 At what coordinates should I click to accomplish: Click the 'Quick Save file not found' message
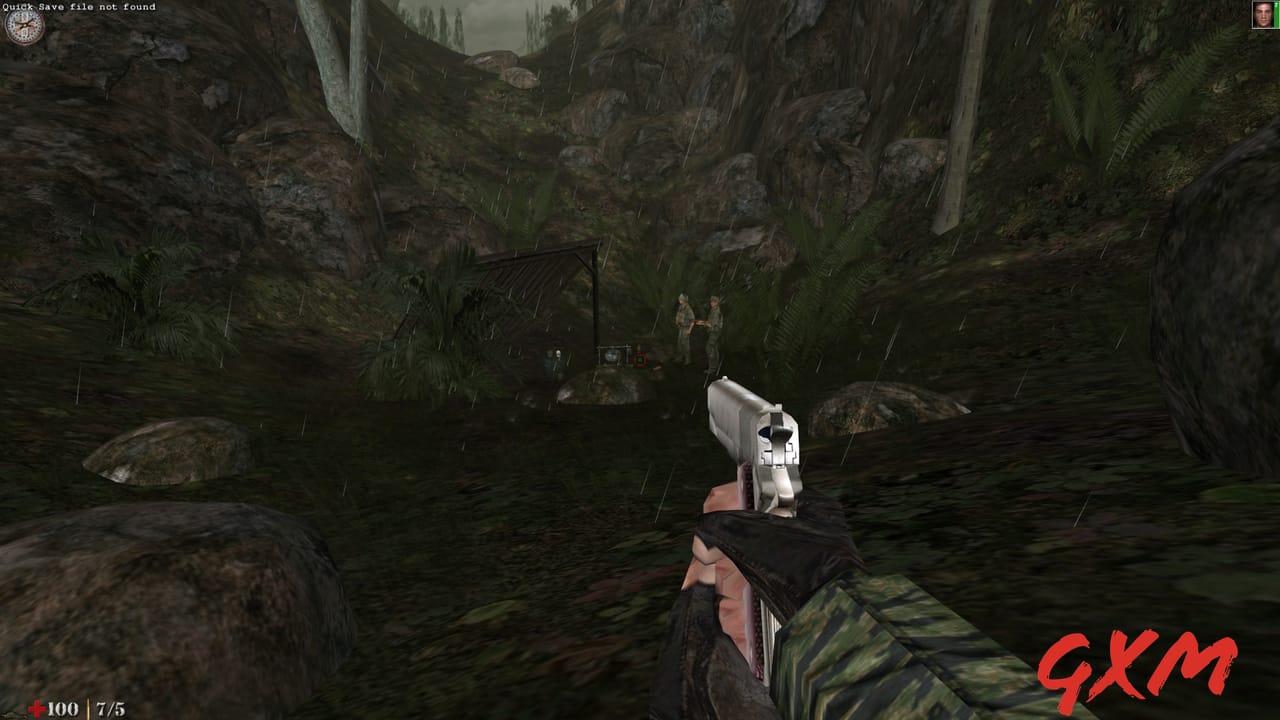click(x=80, y=7)
